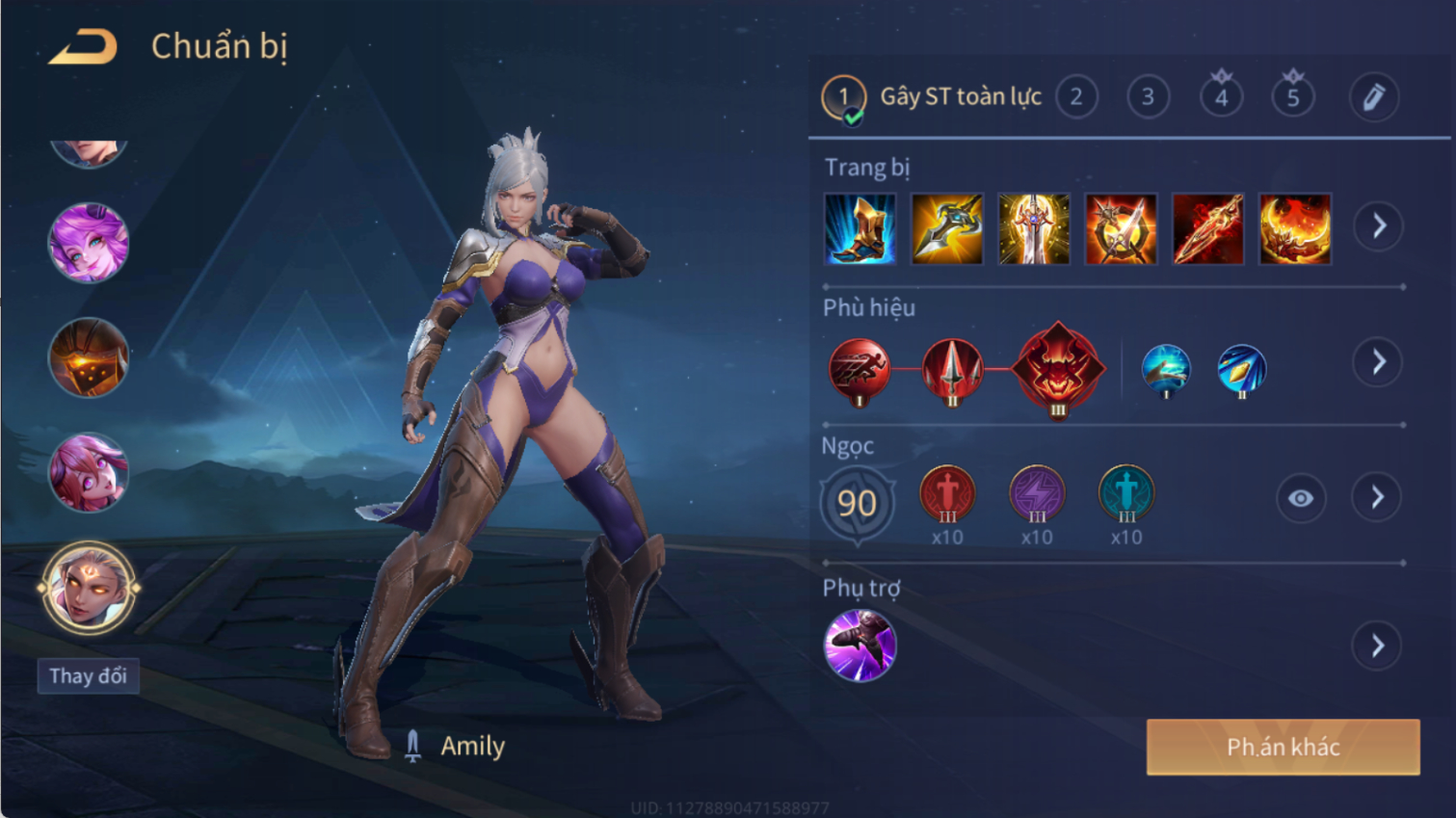Open build preset 5

click(x=1293, y=97)
